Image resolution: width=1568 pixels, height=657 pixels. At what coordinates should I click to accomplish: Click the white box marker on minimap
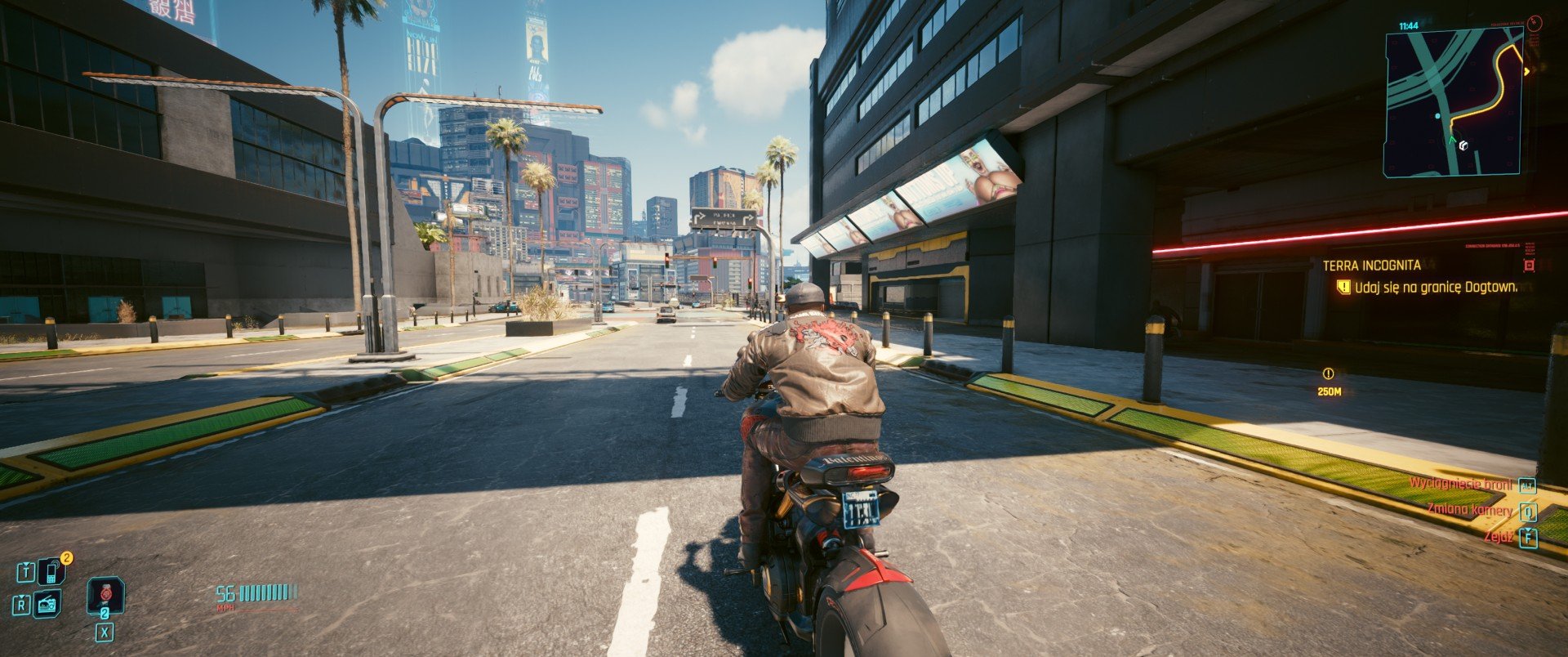(x=1463, y=146)
